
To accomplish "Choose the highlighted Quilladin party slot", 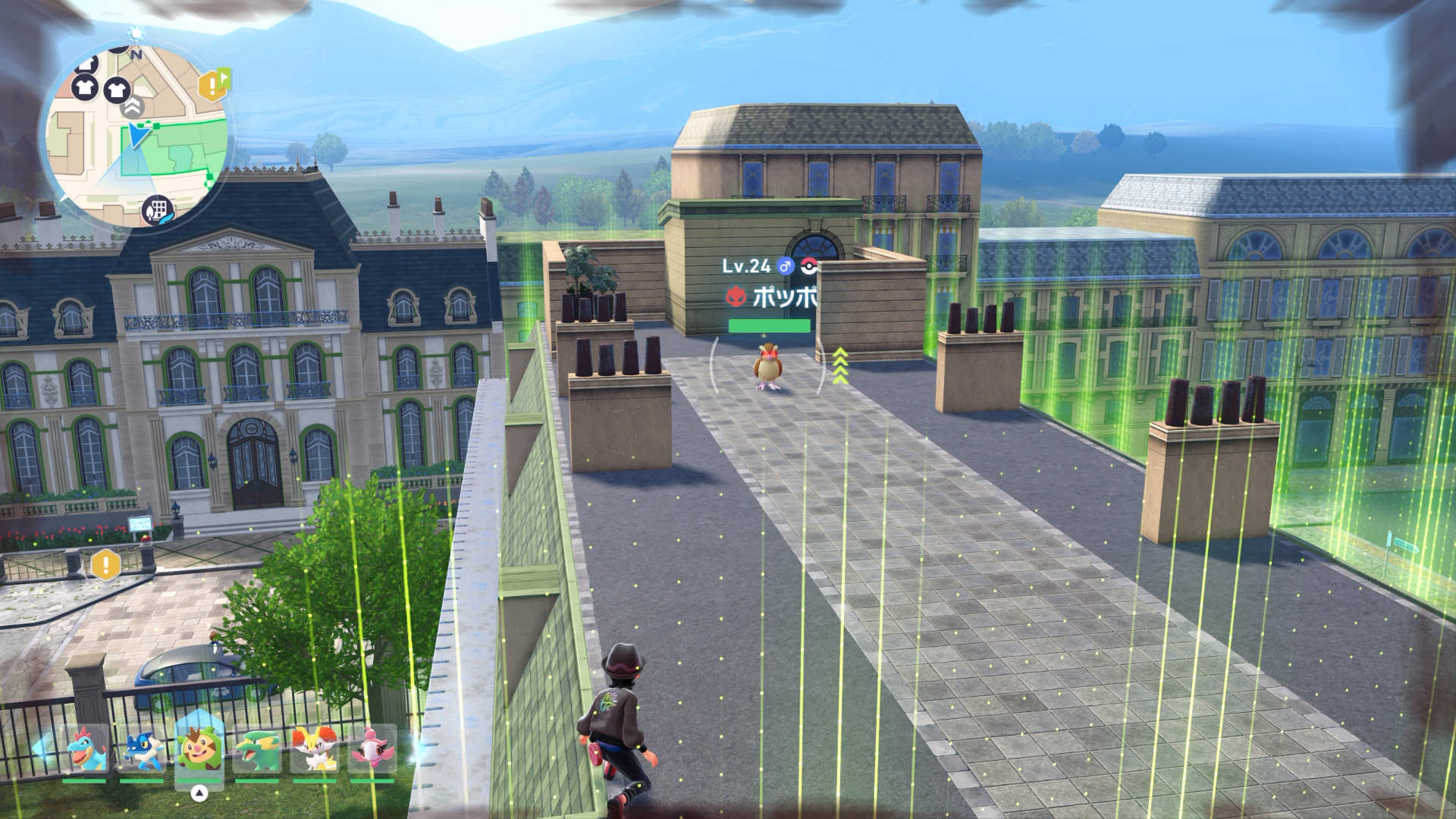I will [199, 748].
